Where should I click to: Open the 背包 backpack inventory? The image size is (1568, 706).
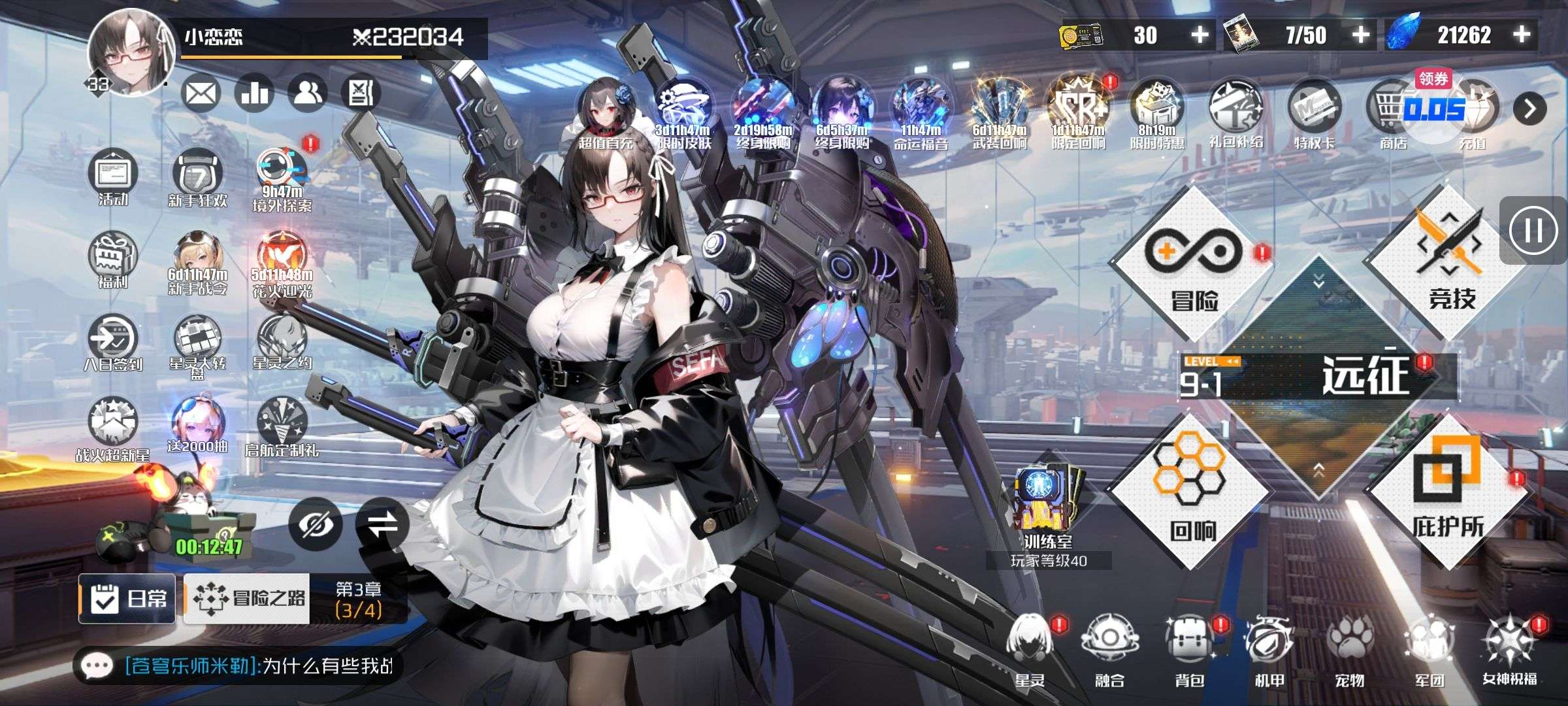coord(1189,650)
